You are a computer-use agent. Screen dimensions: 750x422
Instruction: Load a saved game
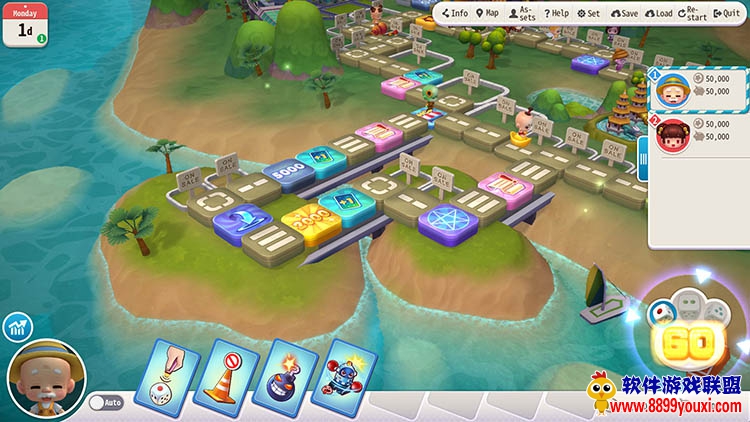click(x=658, y=13)
